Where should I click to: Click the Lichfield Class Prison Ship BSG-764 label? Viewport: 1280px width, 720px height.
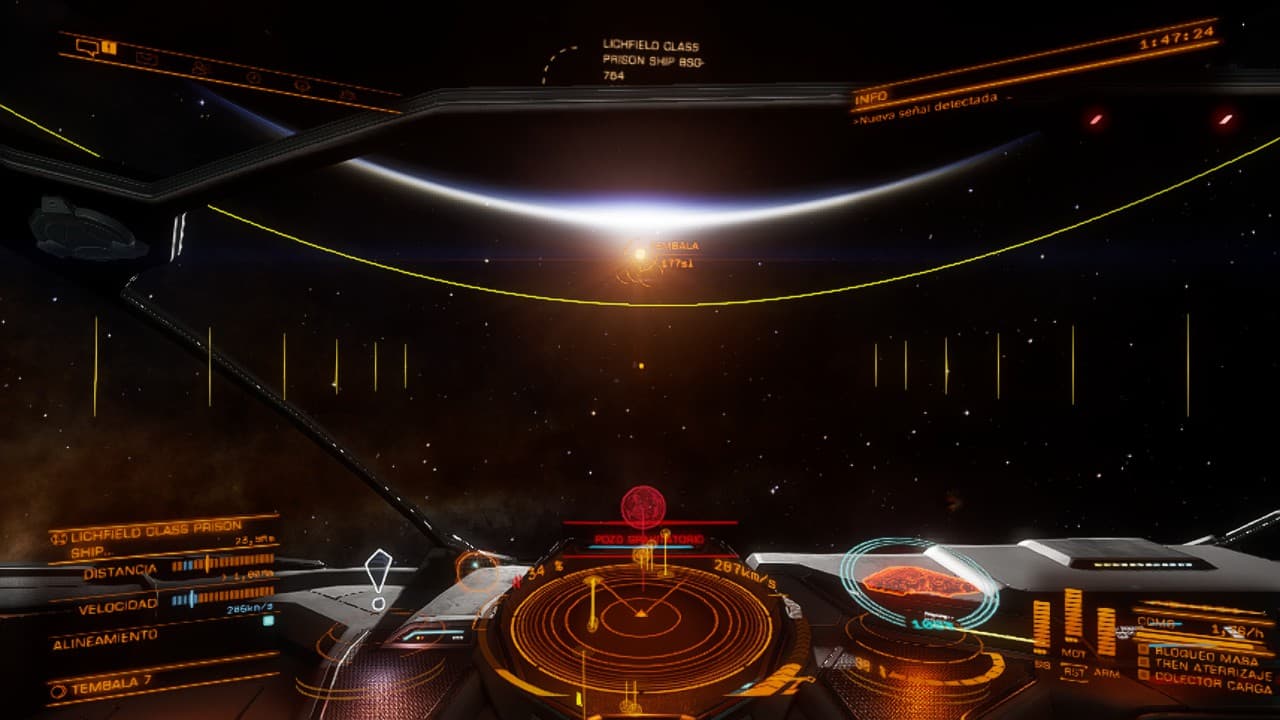(651, 60)
